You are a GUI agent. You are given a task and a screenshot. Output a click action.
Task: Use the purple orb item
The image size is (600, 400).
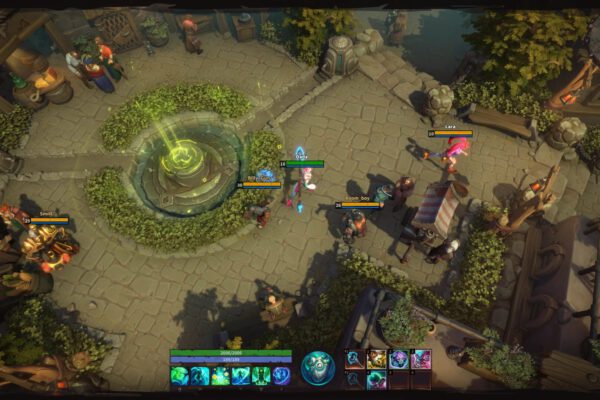click(x=398, y=359)
